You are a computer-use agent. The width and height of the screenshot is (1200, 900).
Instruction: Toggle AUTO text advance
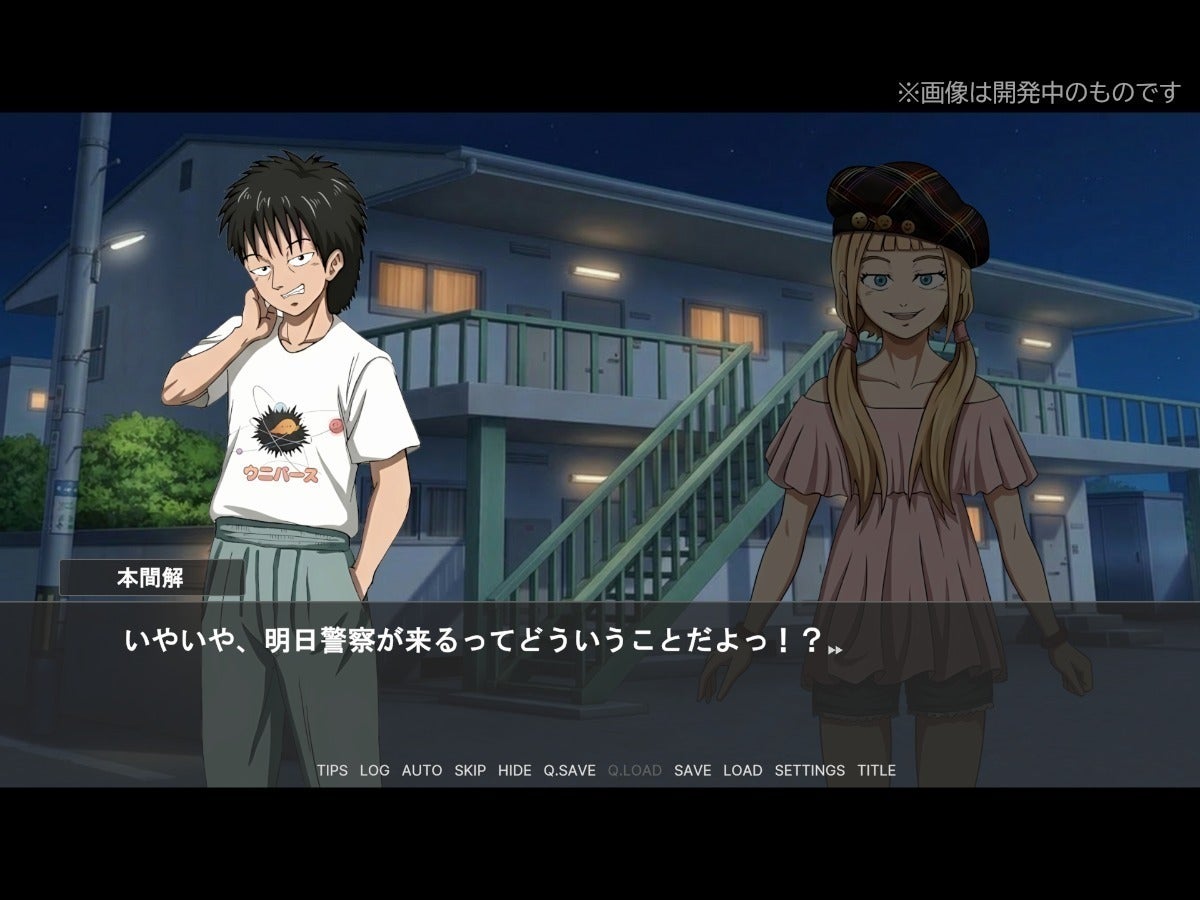(422, 771)
